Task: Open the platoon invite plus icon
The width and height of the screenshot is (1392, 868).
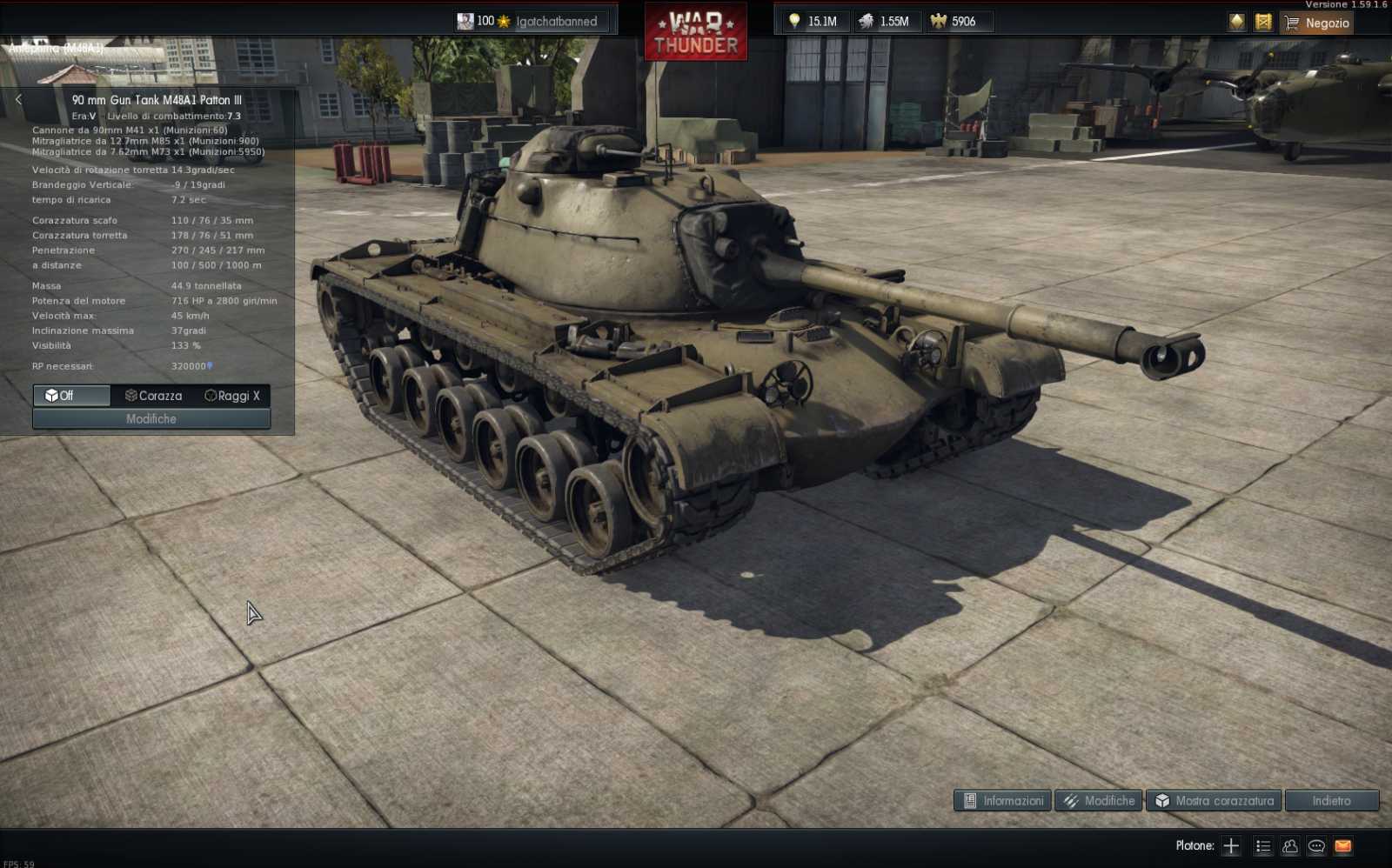Action: click(x=1231, y=845)
